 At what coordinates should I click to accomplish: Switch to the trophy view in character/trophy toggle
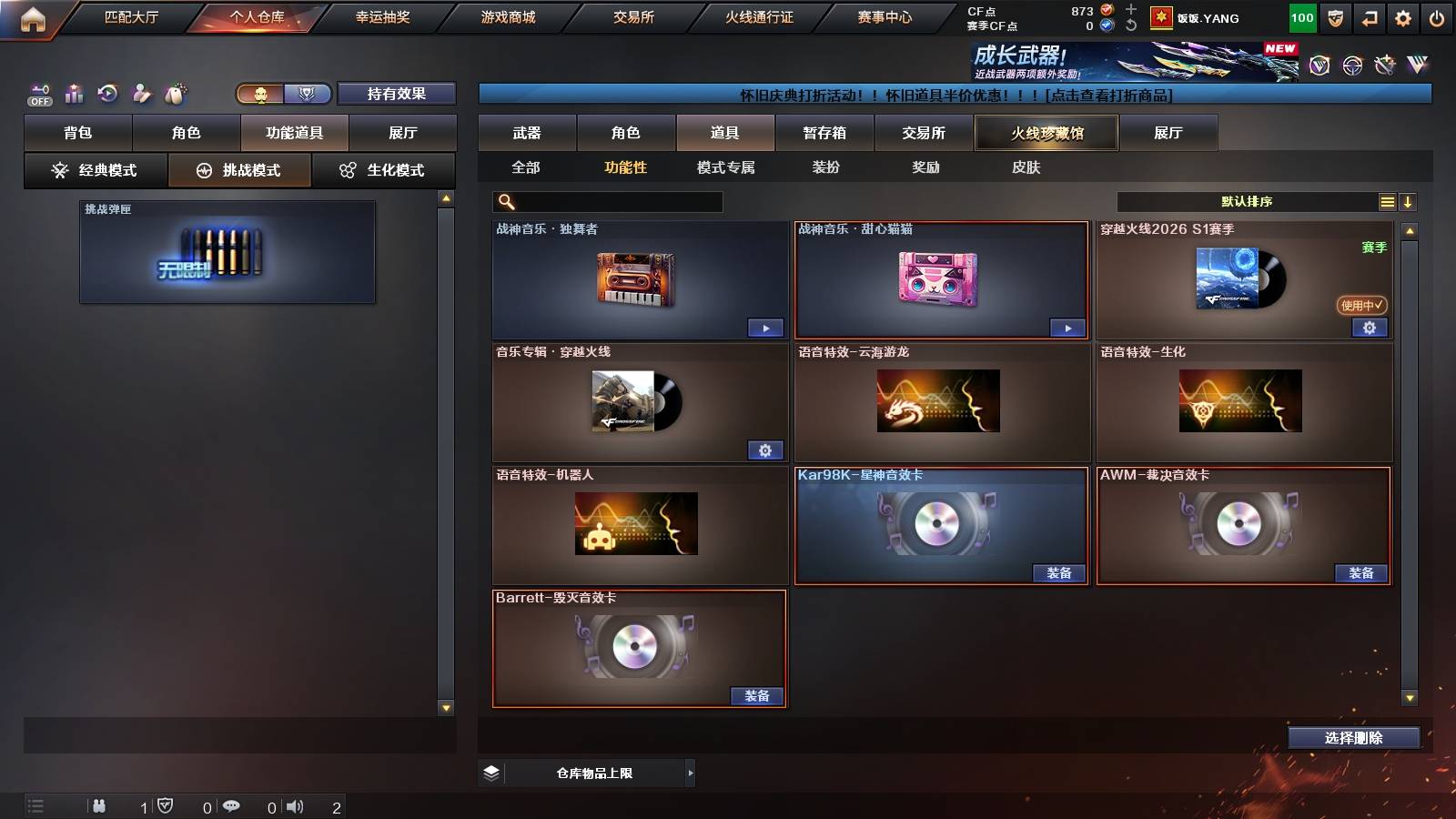click(309, 94)
